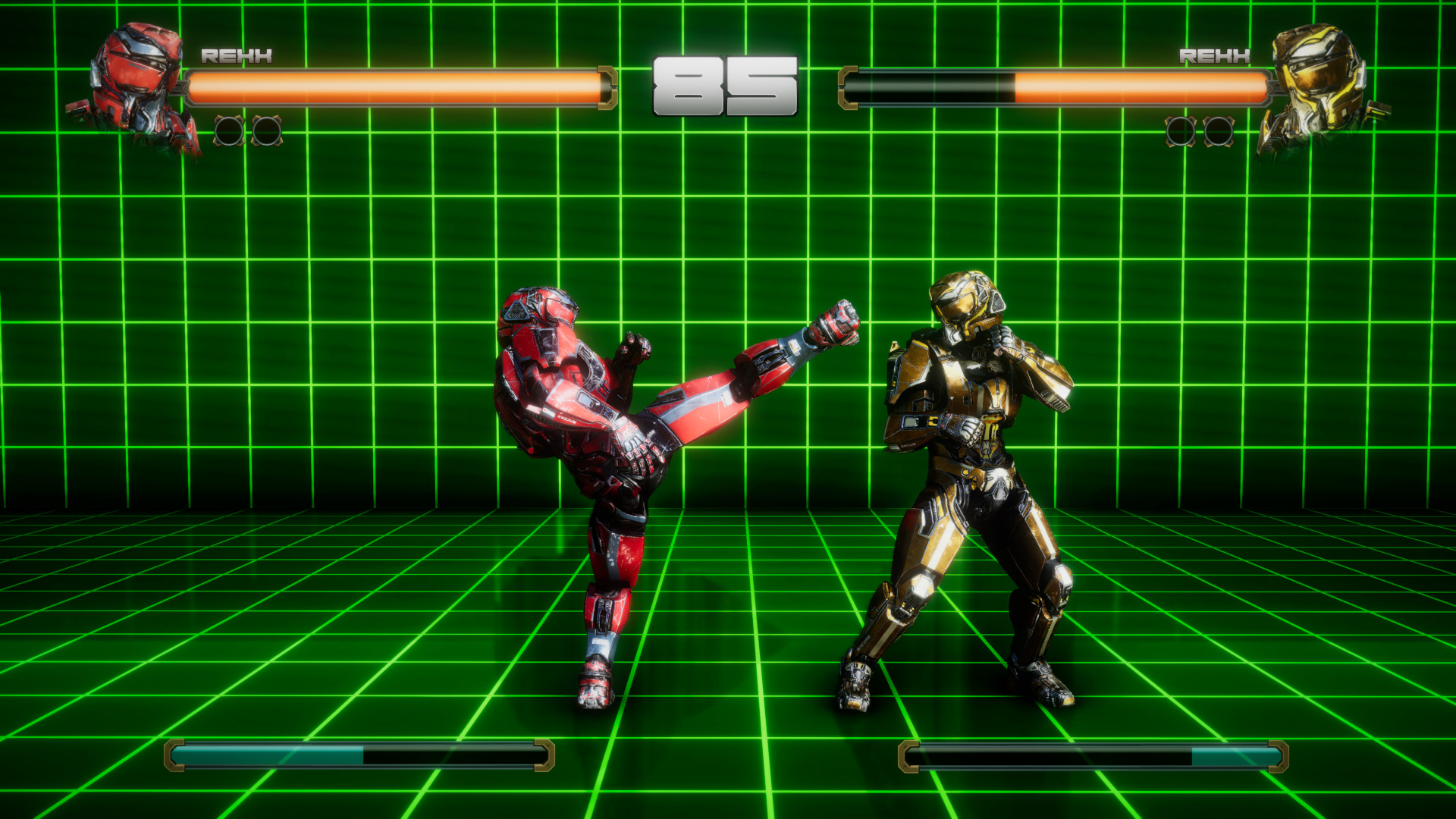
Task: Click the red player's full health bar
Action: pos(394,83)
